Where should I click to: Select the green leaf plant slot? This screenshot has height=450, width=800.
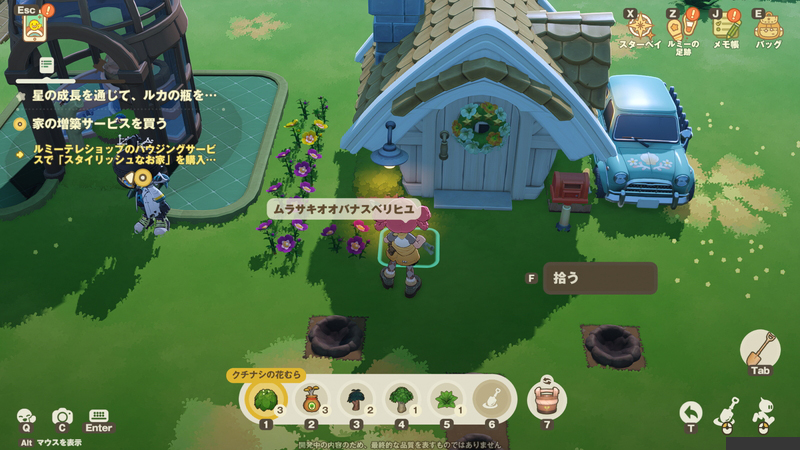(446, 399)
